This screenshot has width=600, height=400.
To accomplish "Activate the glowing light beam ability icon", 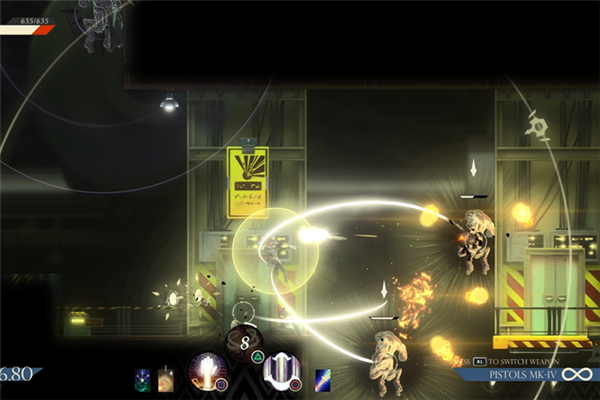I will coord(207,371).
